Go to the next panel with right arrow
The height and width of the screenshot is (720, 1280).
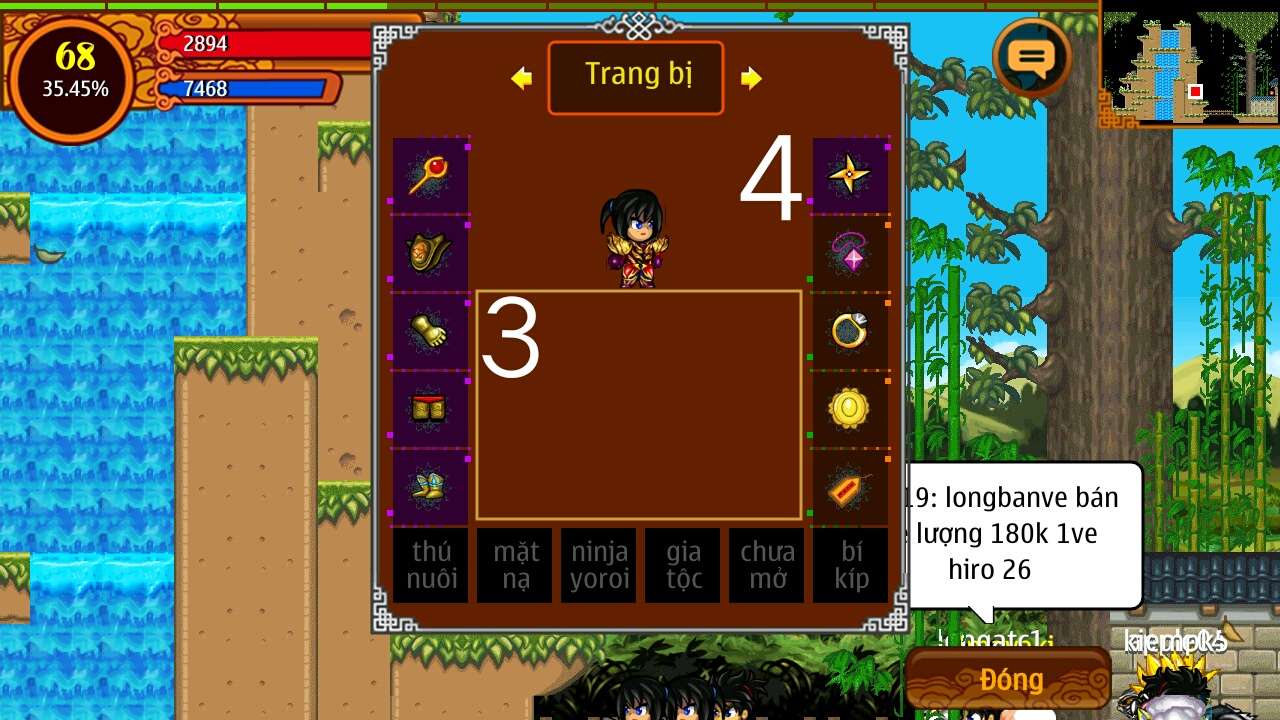click(751, 78)
